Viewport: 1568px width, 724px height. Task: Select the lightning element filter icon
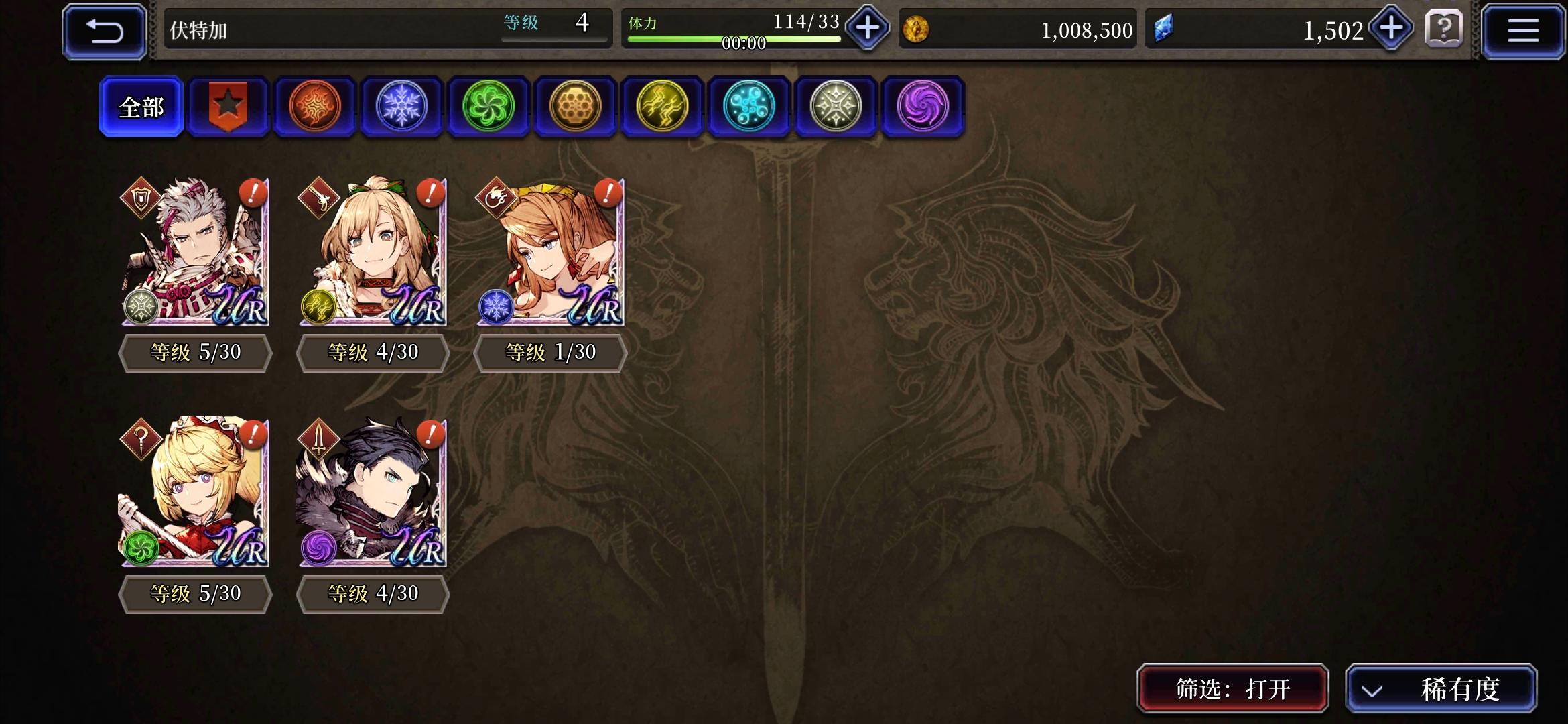[662, 107]
